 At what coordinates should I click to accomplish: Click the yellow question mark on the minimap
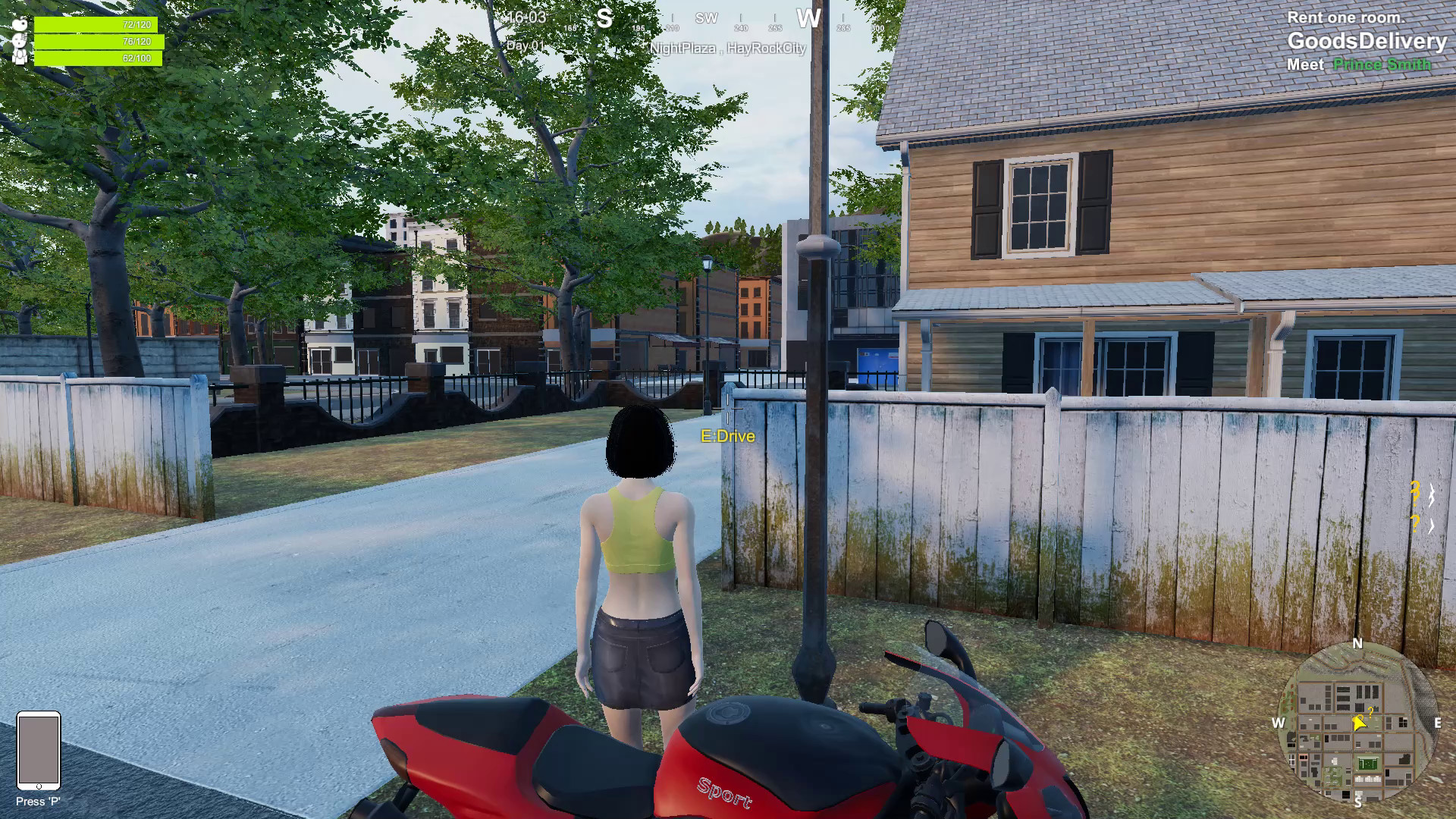click(1370, 711)
